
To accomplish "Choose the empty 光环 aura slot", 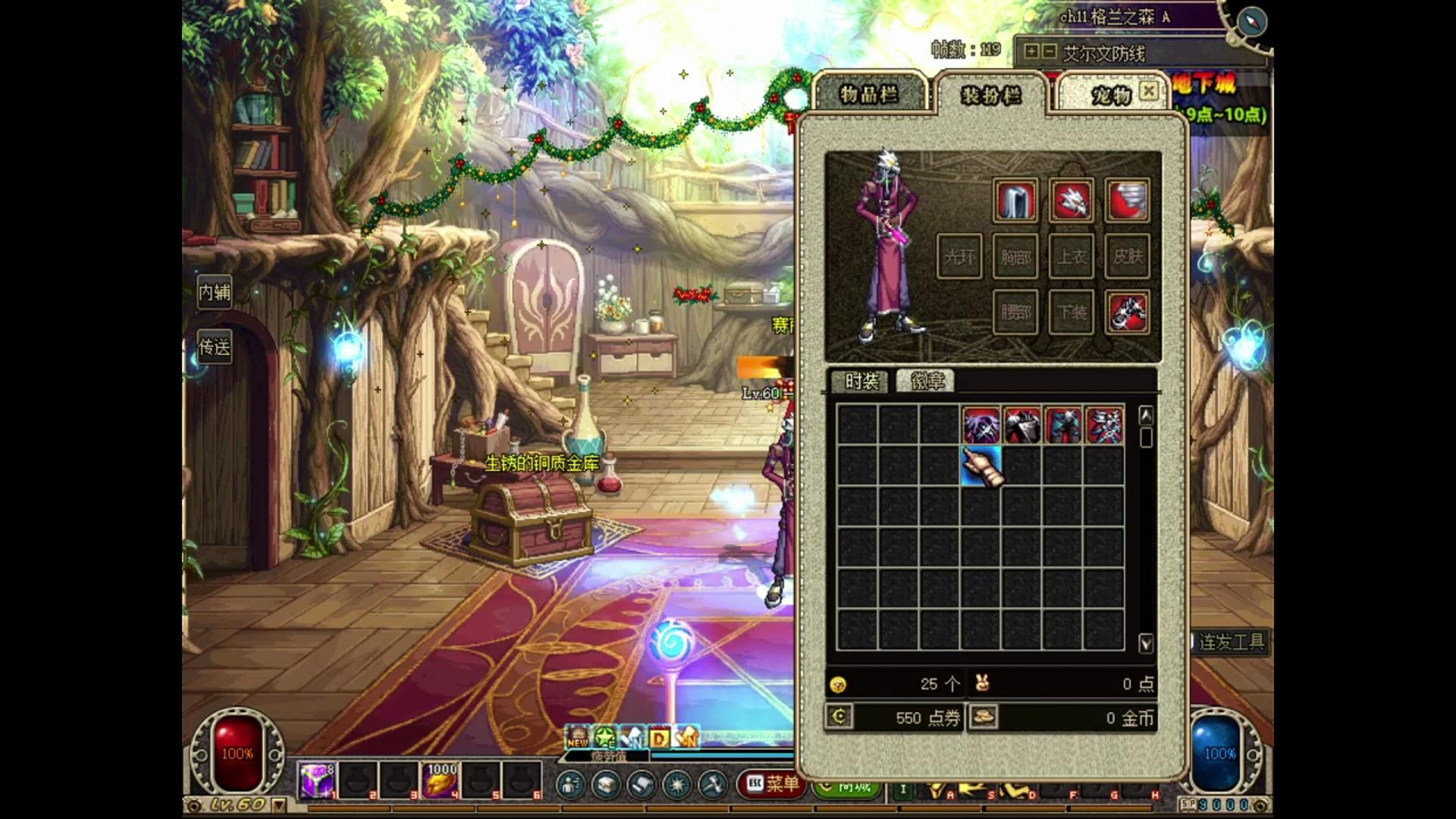I will (x=959, y=257).
